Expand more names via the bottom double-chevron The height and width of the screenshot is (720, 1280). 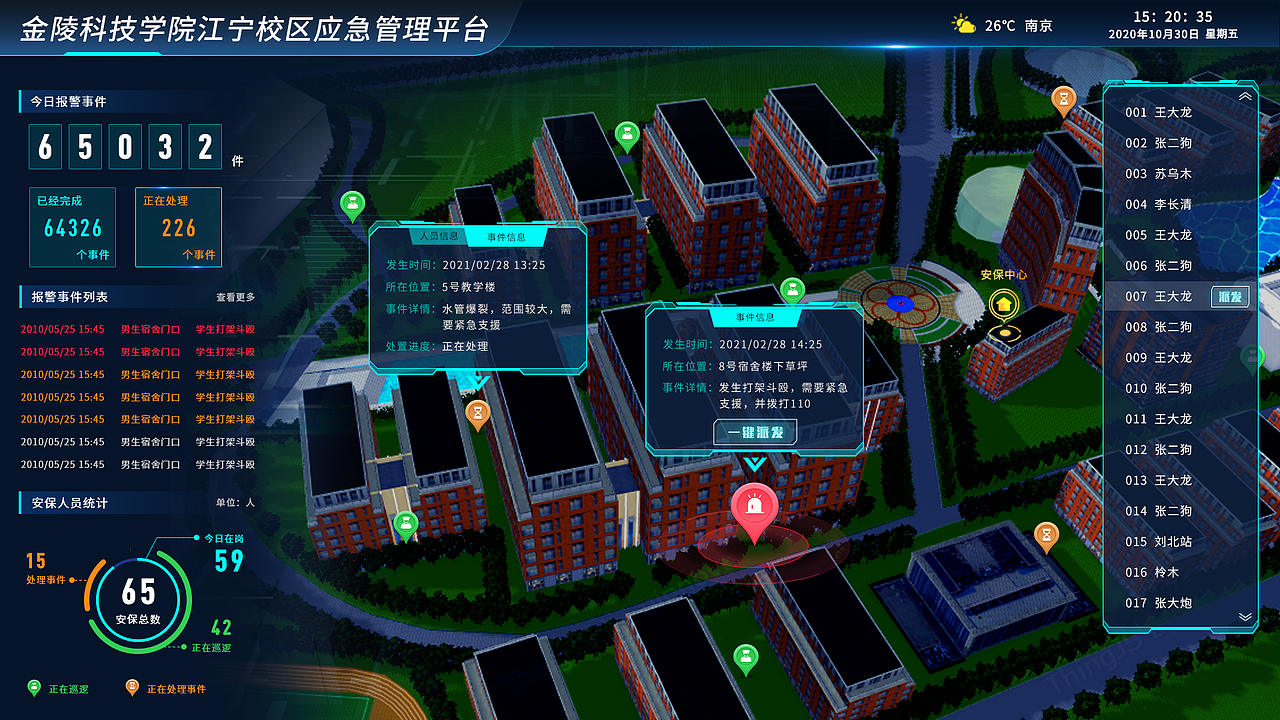(1244, 617)
